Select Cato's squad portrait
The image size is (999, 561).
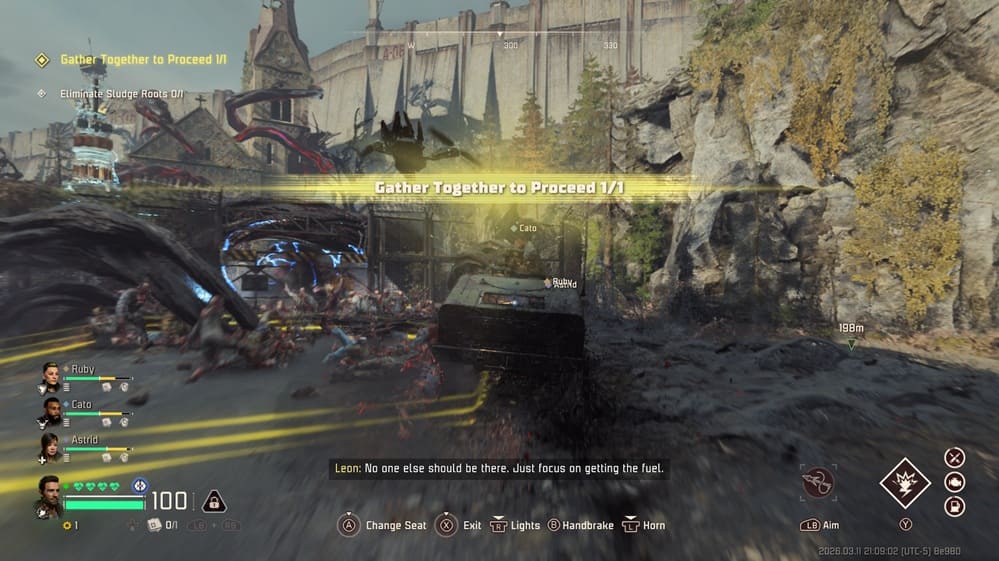(50, 411)
